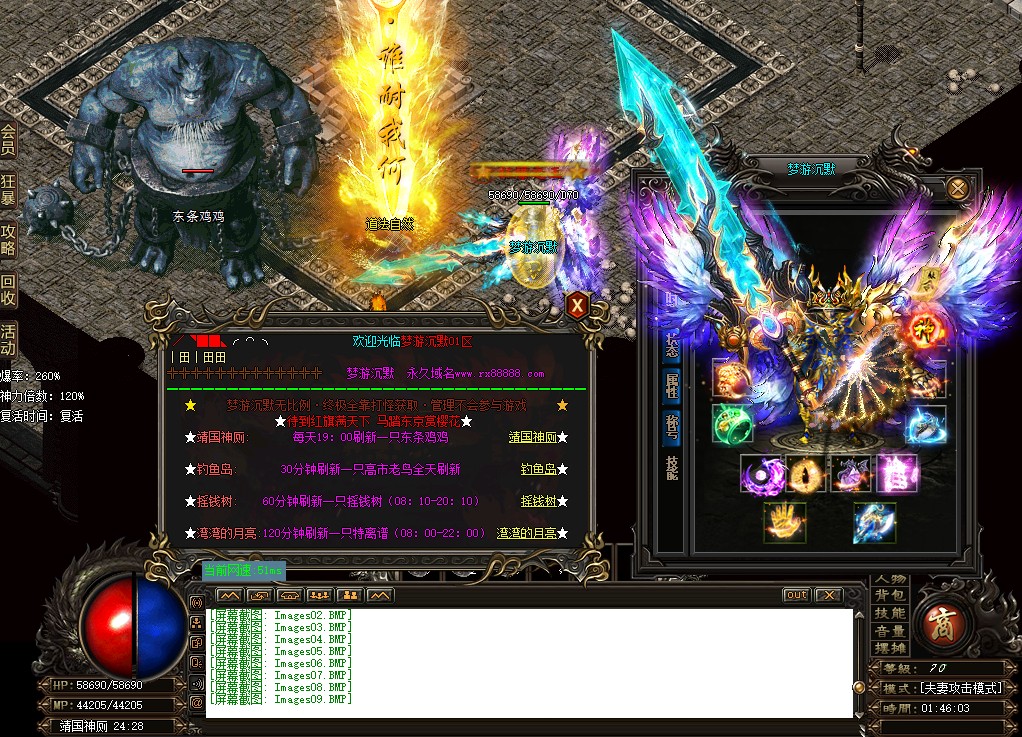Viewport: 1022px width, 737px height.
Task: Open the 人物 character menu button
Action: 889,580
